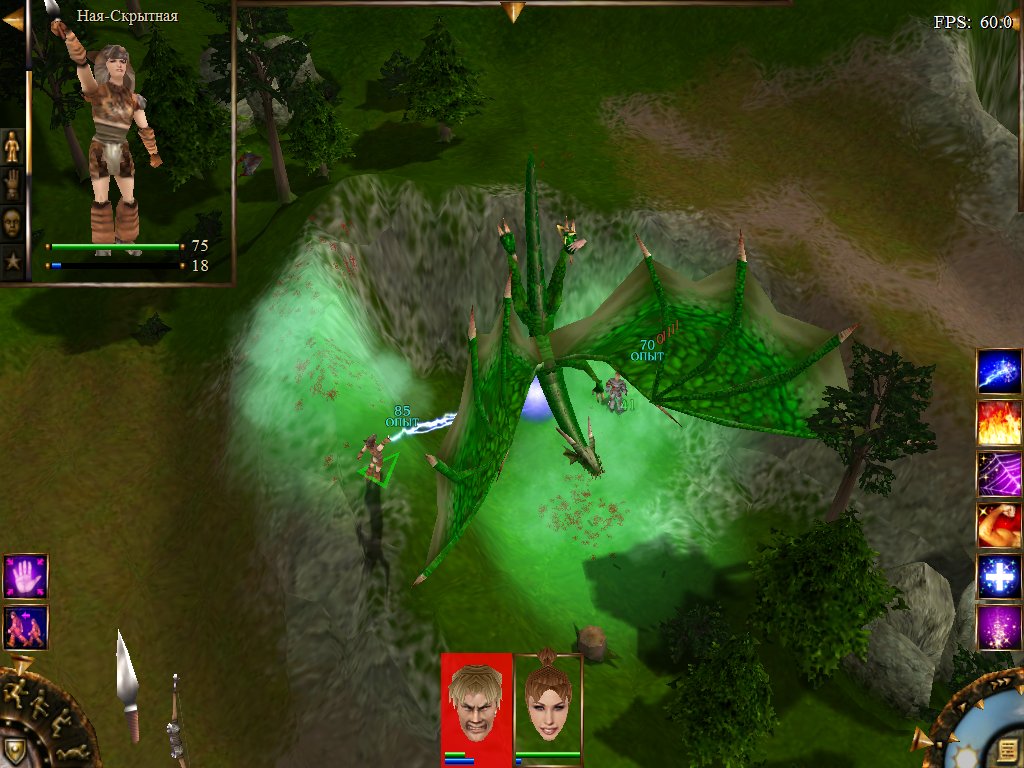Toggle the two walking figures follow command
The image size is (1024, 768).
coord(25,628)
